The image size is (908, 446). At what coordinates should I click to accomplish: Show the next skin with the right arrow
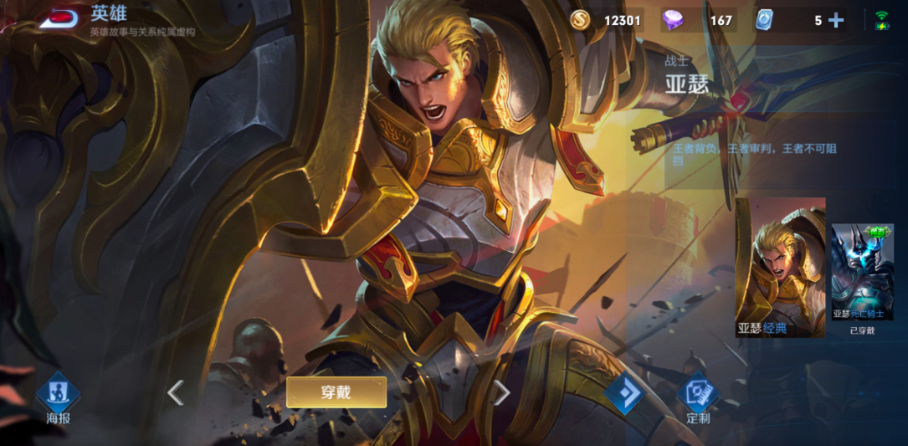[502, 392]
